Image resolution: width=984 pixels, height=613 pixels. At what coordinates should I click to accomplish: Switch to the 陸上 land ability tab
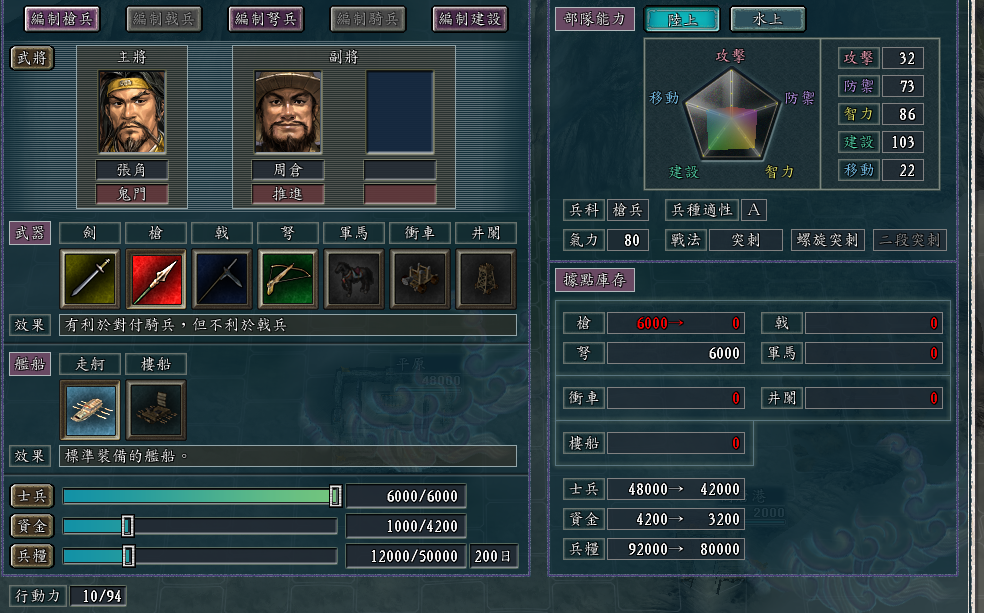[682, 19]
